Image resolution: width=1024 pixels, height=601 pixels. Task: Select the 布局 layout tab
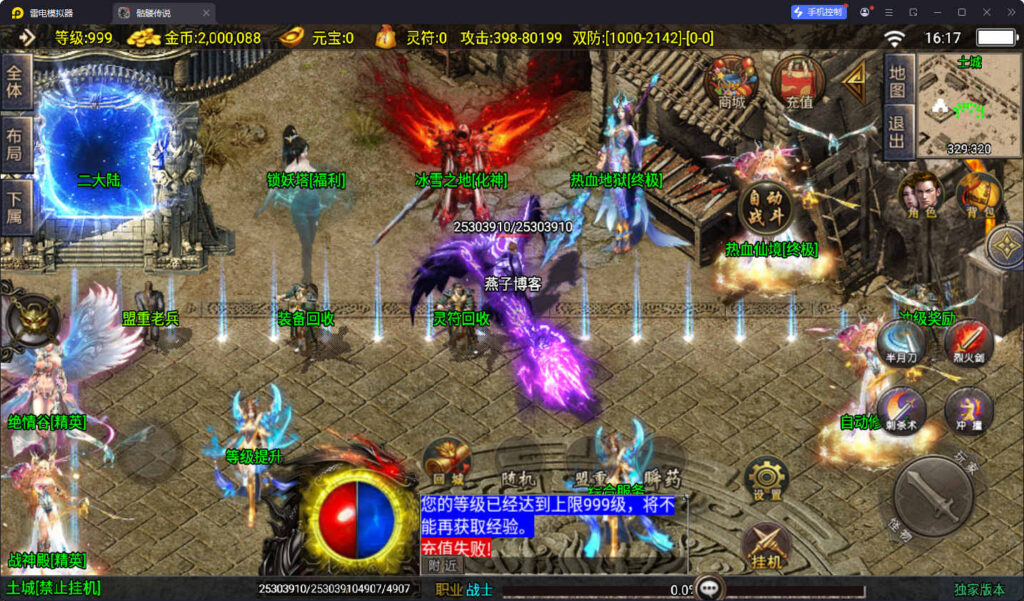pyautogui.click(x=15, y=146)
